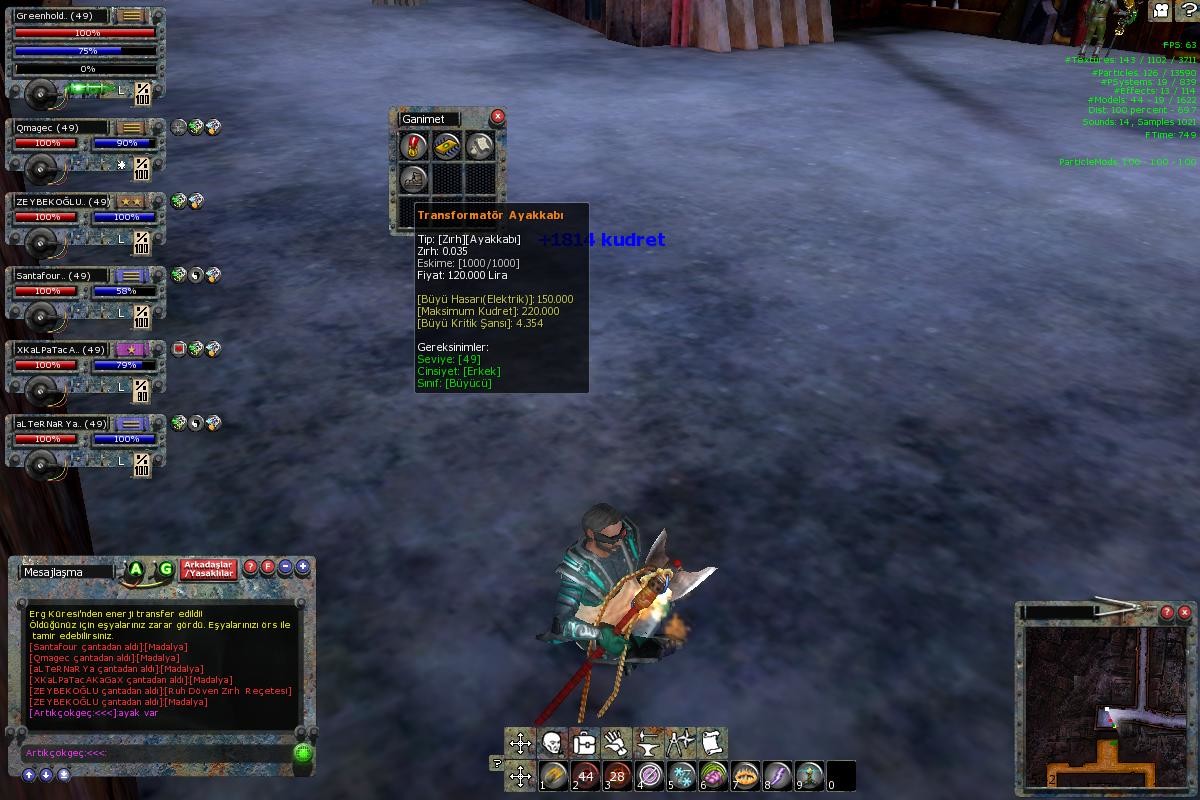Pick up the yellow chip loot item
Image resolution: width=1200 pixels, height=800 pixels.
447,146
